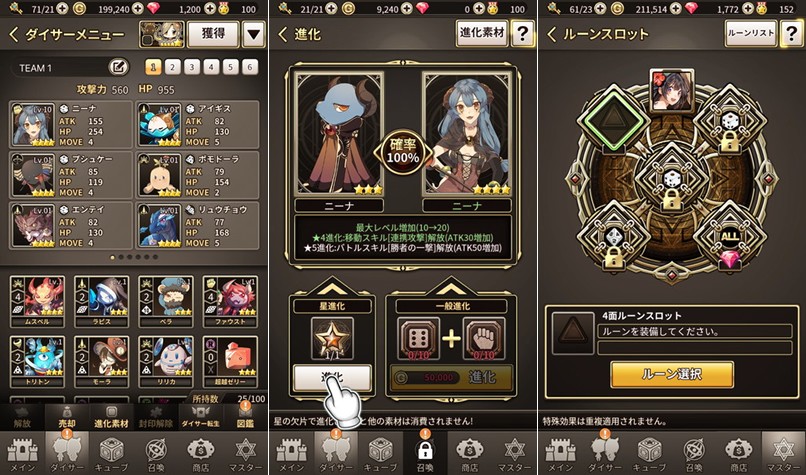806x475 pixels.
Task: Open the 獲得 dicer acquisition button
Action: pyautogui.click(x=212, y=34)
